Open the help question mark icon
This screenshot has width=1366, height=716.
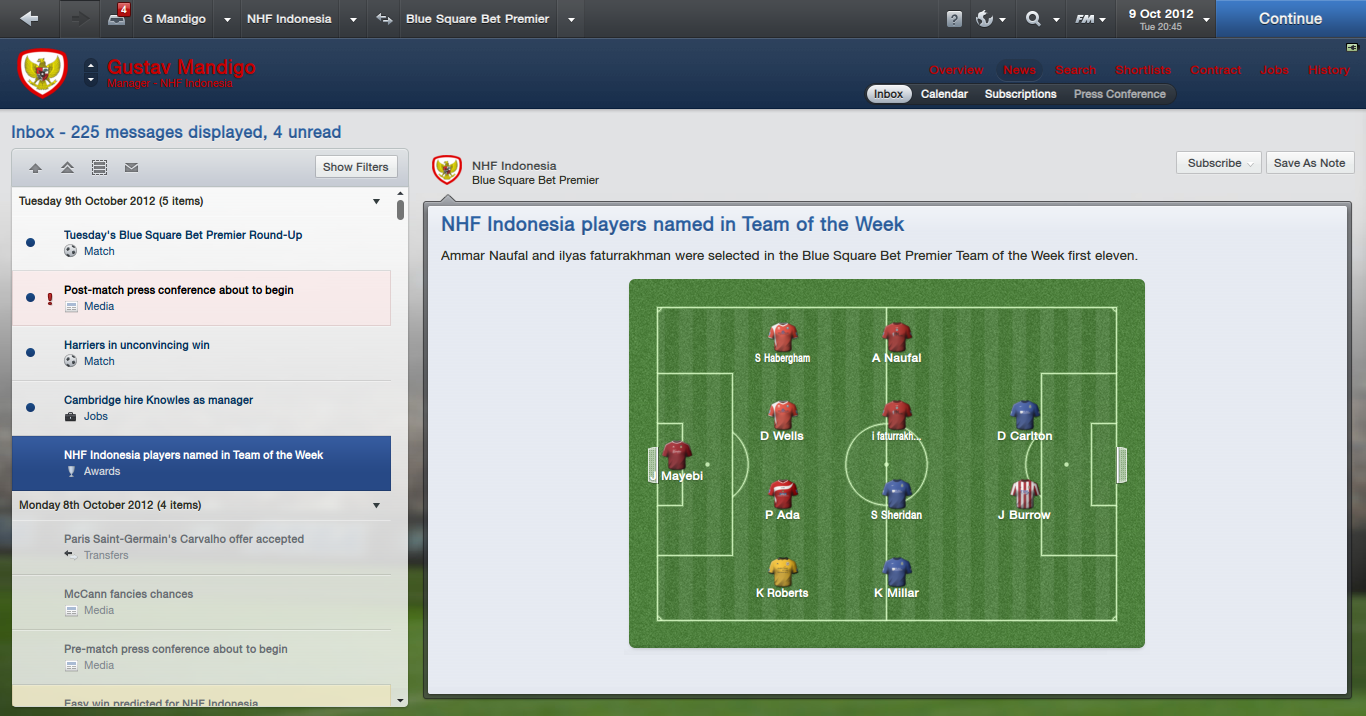(954, 19)
